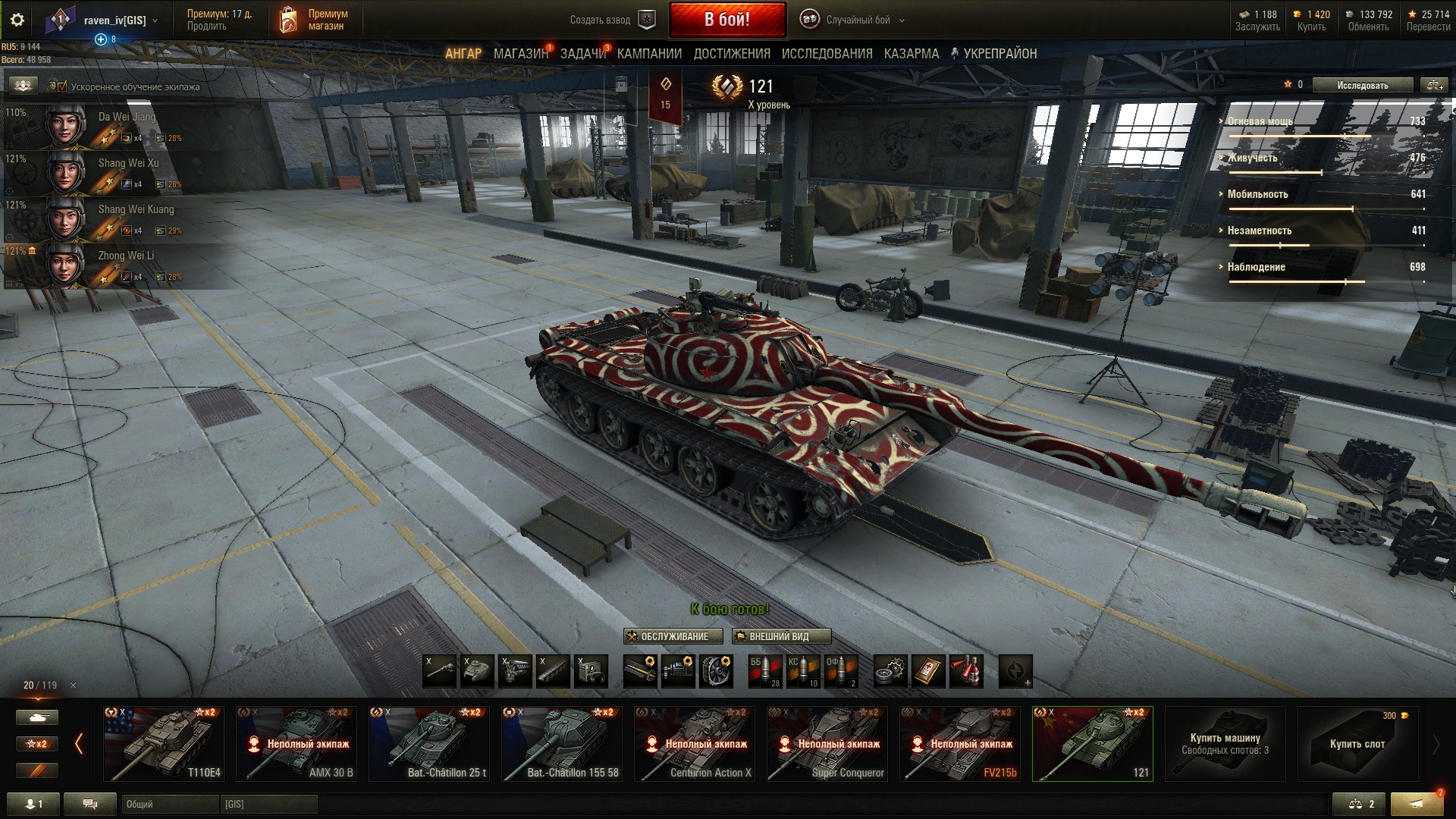Image resolution: width=1456 pixels, height=819 pixels.
Task: Click the Купить слот tile
Action: click(x=1357, y=744)
